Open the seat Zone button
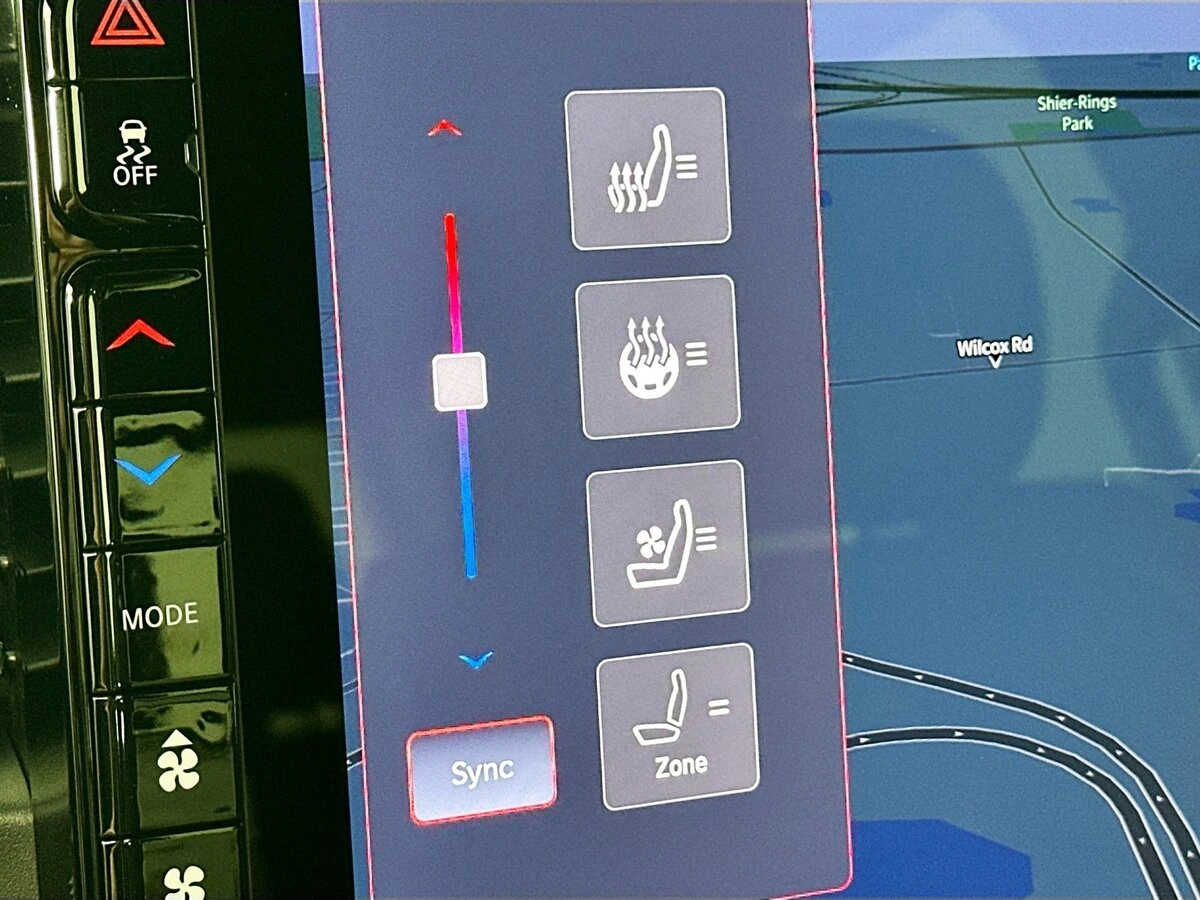This screenshot has width=1200, height=900. (x=679, y=726)
